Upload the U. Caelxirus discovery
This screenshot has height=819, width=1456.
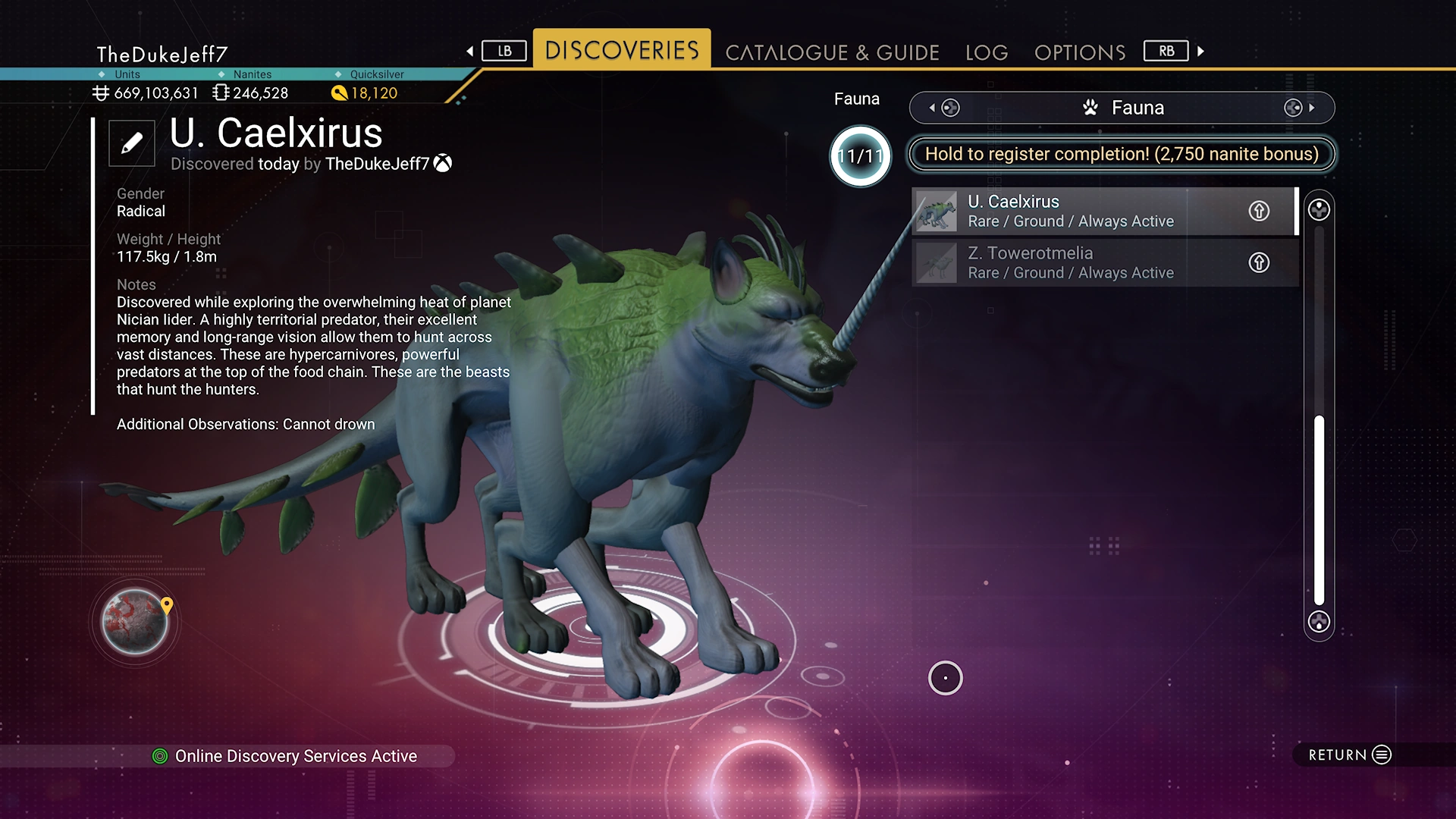(x=1259, y=211)
